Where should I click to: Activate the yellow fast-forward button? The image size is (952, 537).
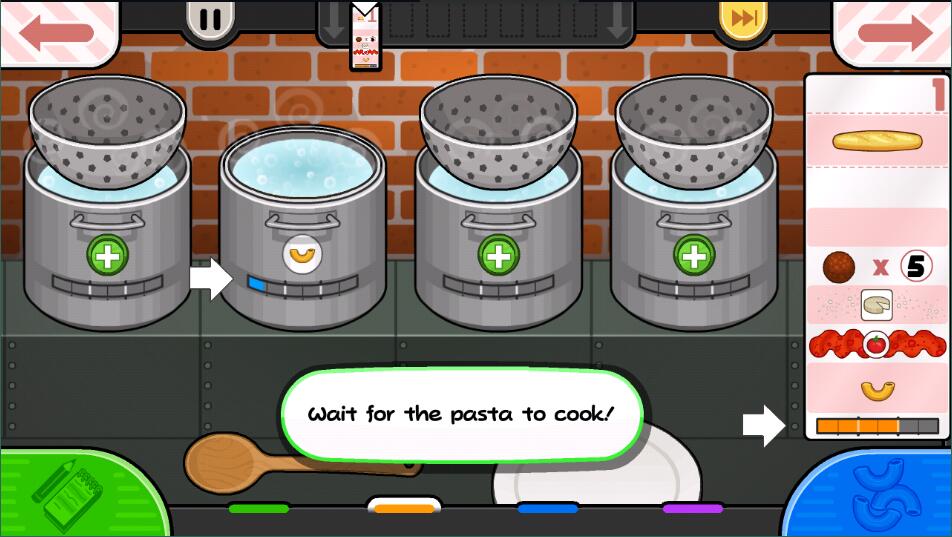(x=743, y=20)
